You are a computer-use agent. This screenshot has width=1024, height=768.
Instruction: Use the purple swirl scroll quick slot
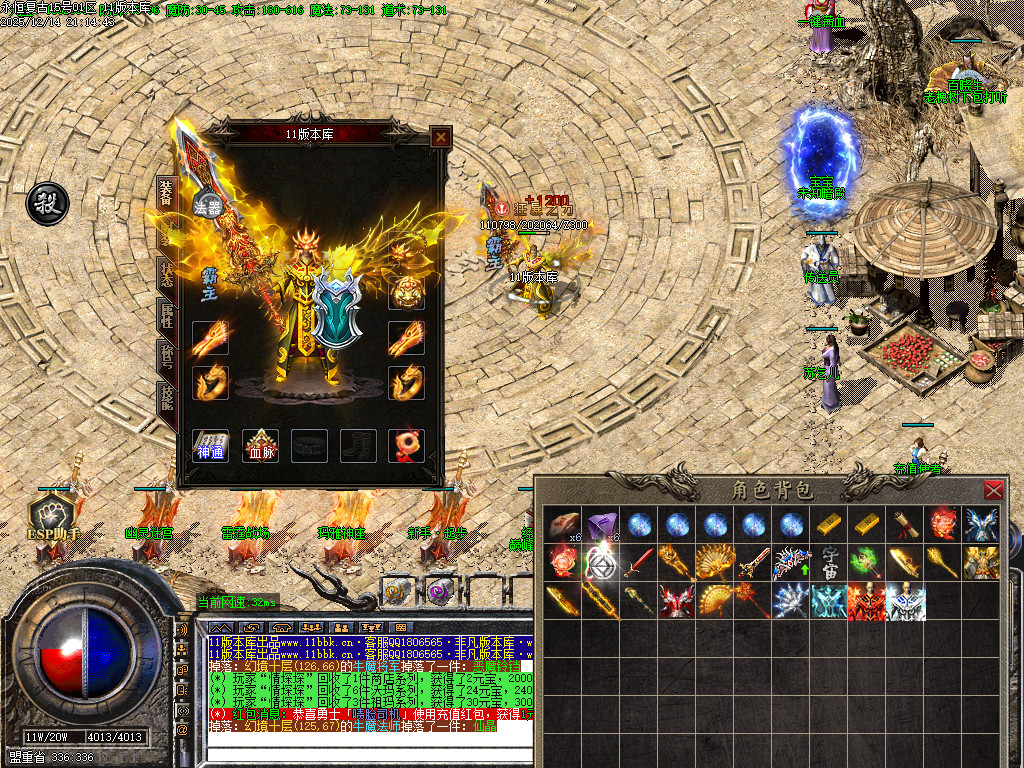439,591
